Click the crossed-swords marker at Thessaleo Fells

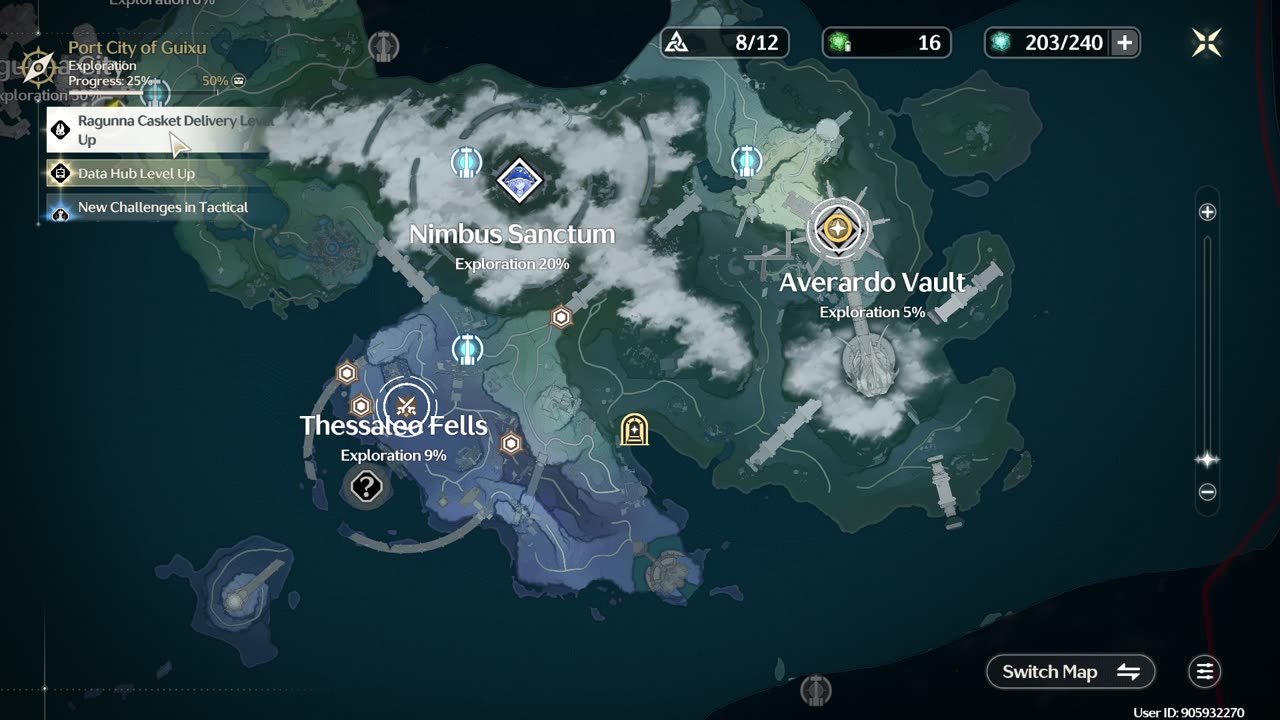[x=406, y=406]
